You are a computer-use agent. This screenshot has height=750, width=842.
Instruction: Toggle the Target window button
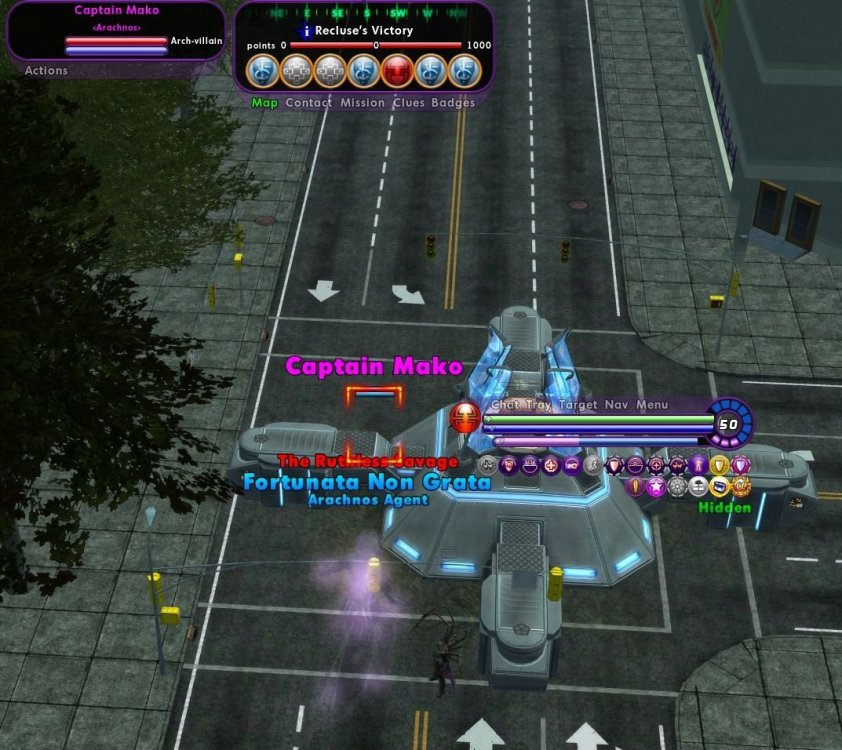(x=577, y=406)
